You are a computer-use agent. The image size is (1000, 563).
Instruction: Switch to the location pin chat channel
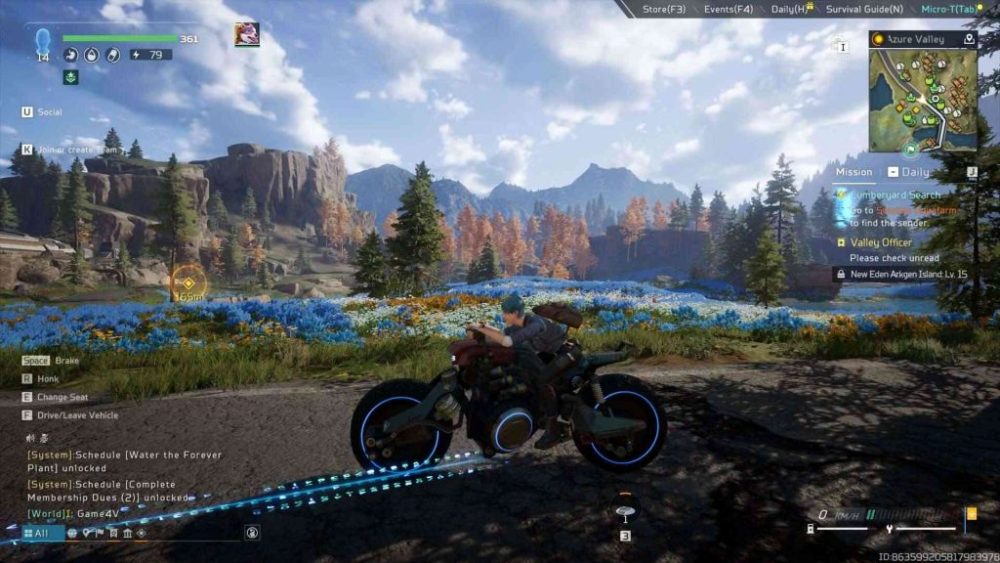[87, 533]
